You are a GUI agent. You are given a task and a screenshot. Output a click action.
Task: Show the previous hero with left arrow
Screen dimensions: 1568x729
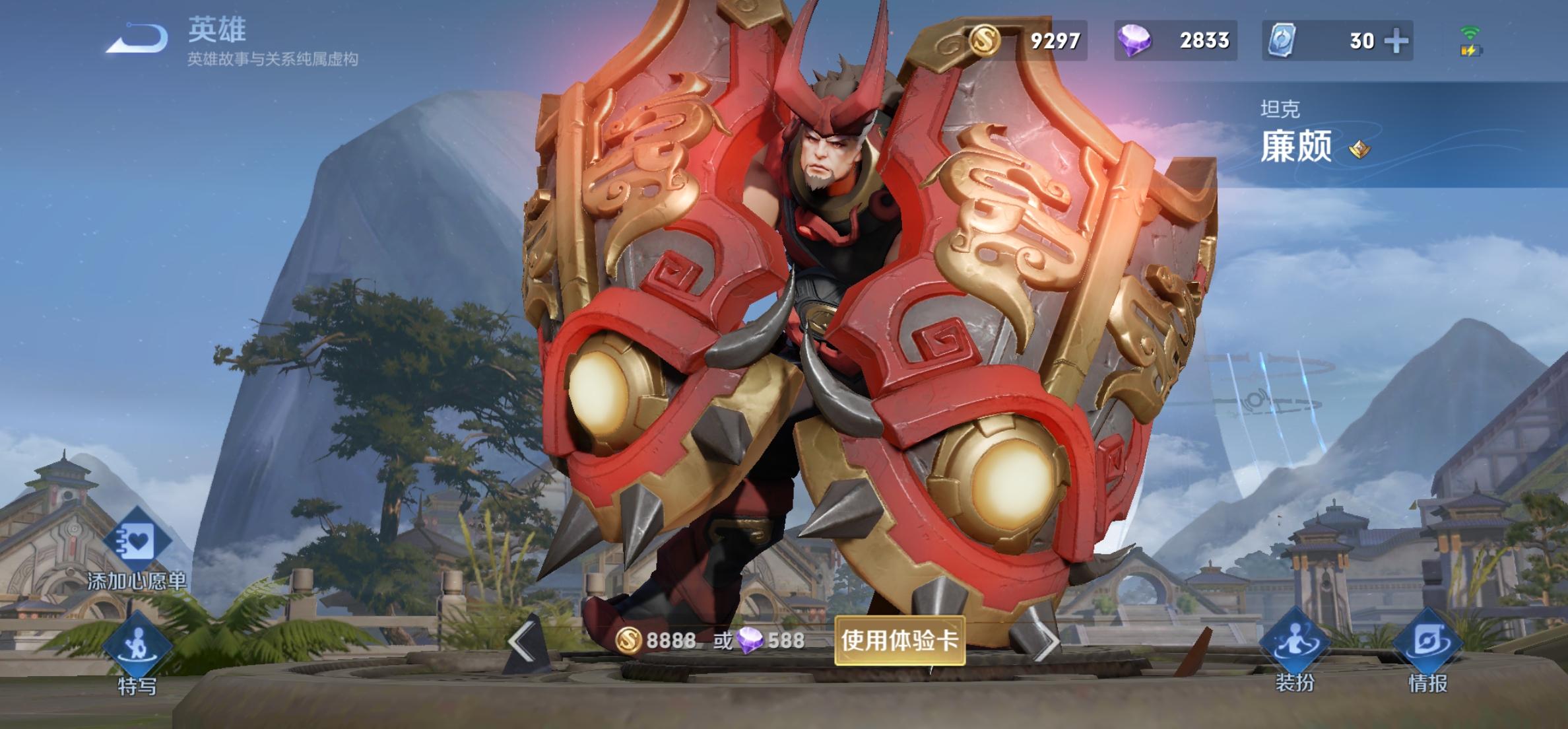pyautogui.click(x=521, y=641)
